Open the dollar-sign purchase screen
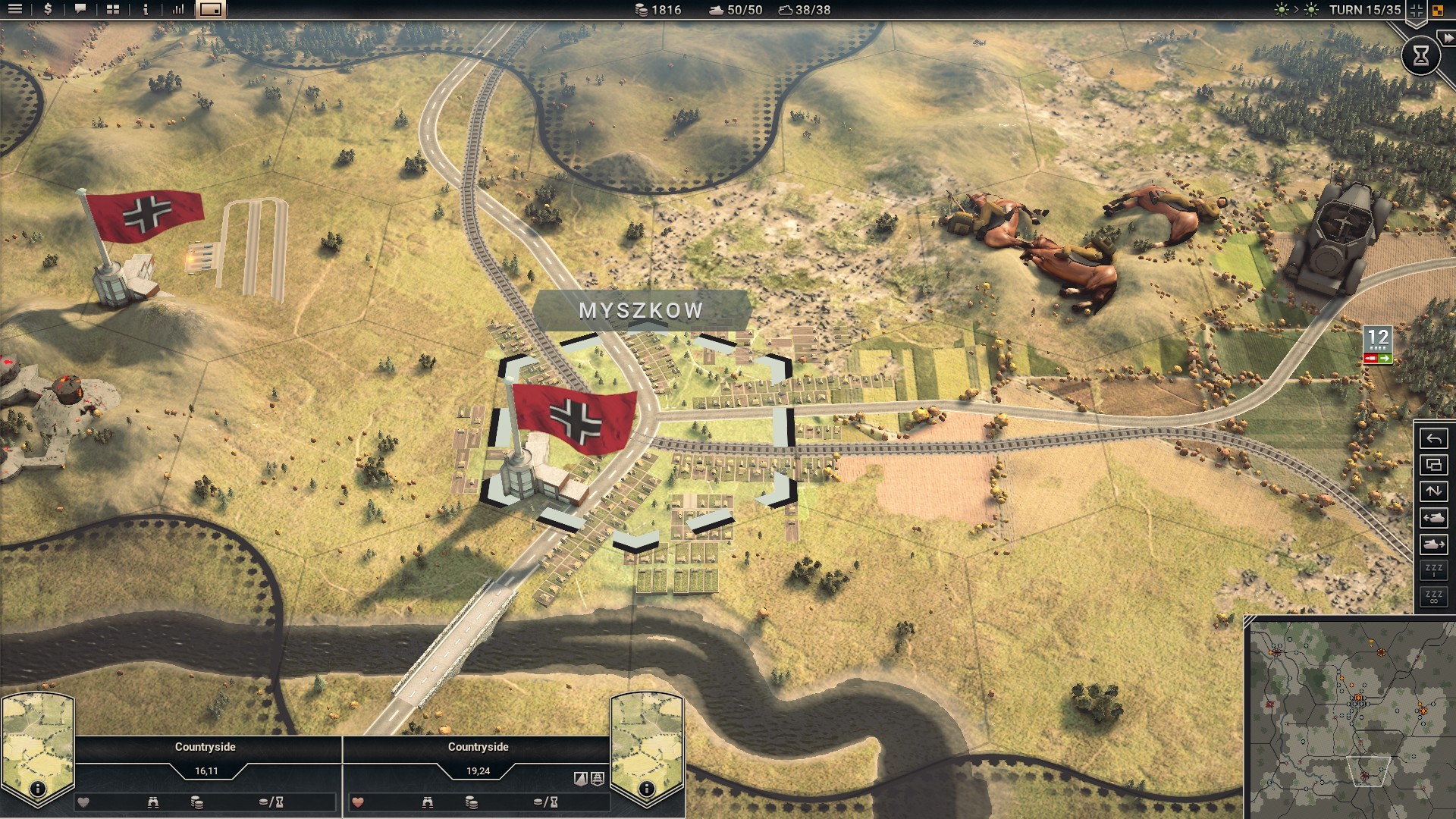This screenshot has width=1456, height=819. [x=48, y=10]
